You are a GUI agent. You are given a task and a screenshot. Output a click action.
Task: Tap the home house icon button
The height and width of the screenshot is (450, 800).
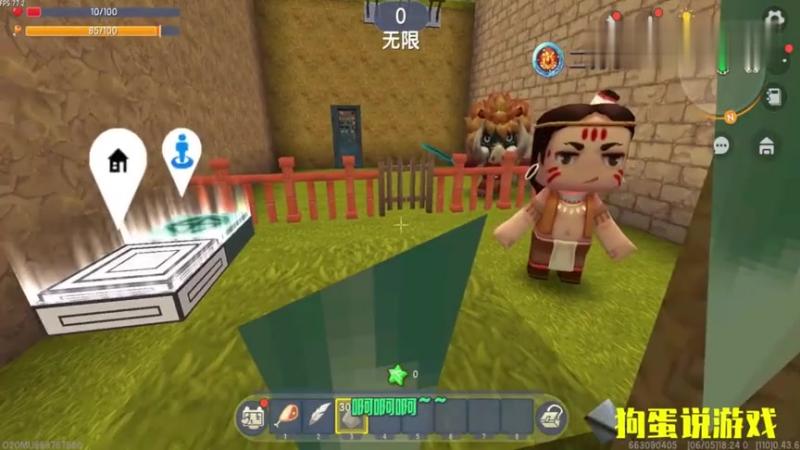(766, 146)
